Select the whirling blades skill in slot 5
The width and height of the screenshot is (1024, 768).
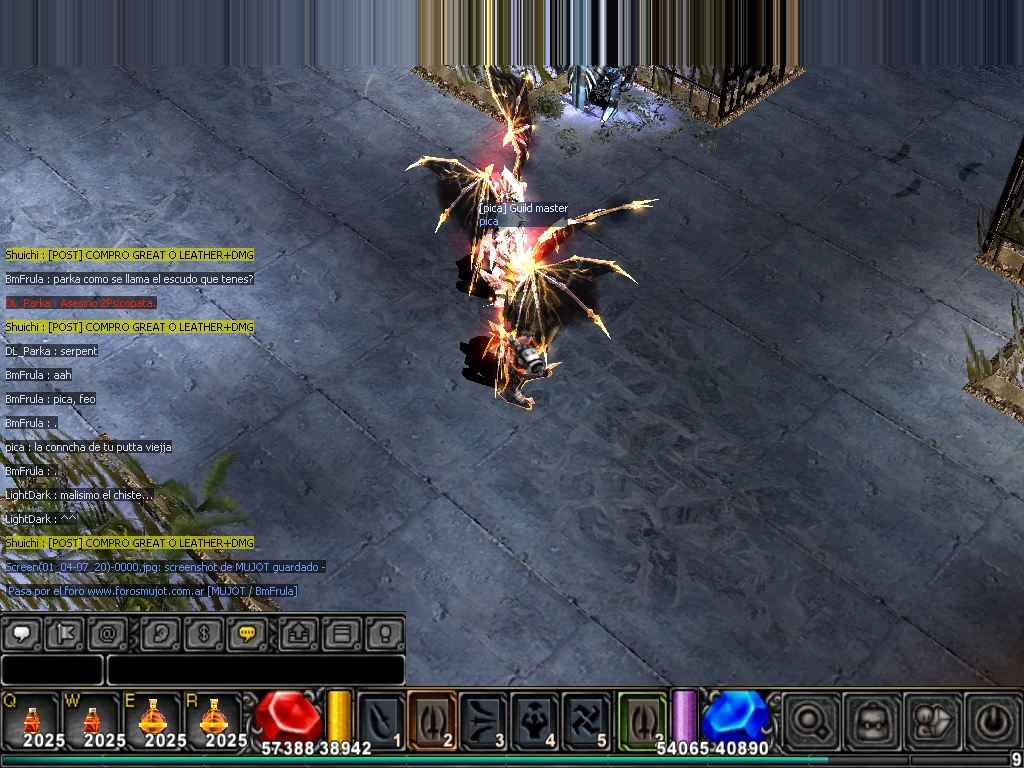[586, 720]
